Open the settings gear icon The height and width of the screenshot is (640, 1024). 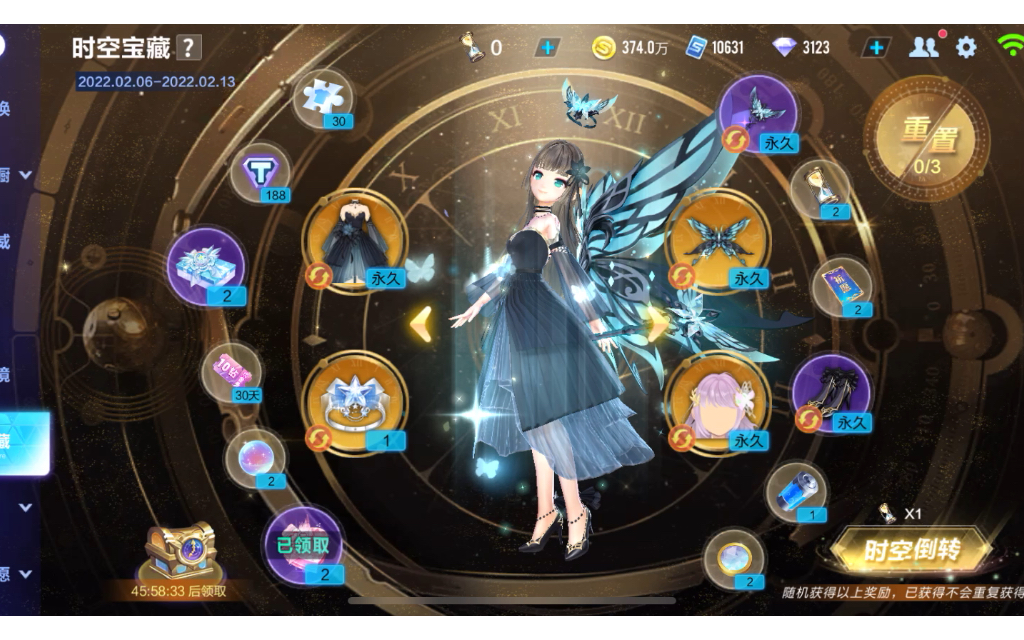(x=966, y=47)
